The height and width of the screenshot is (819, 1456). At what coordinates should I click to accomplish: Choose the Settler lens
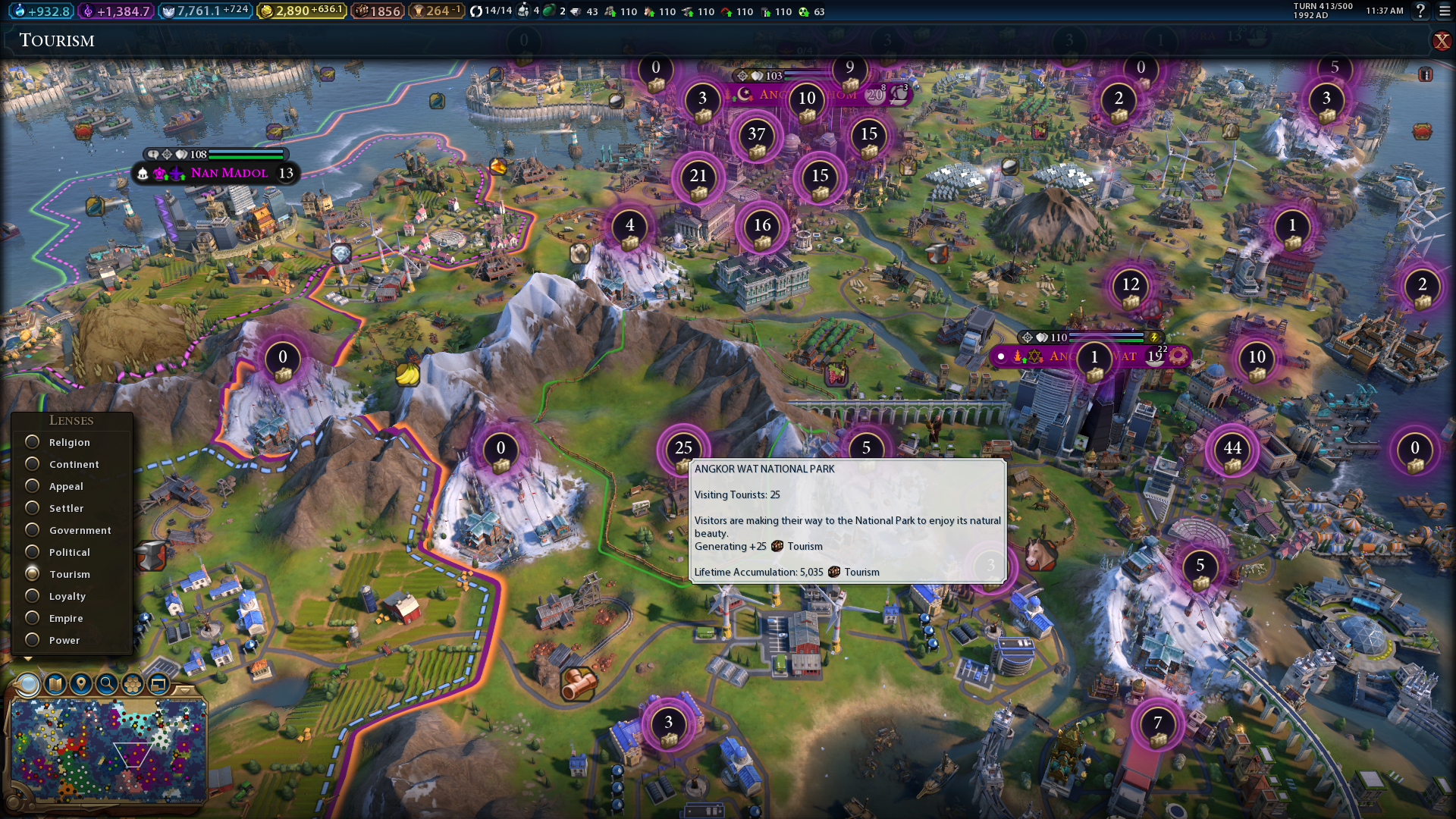click(33, 508)
